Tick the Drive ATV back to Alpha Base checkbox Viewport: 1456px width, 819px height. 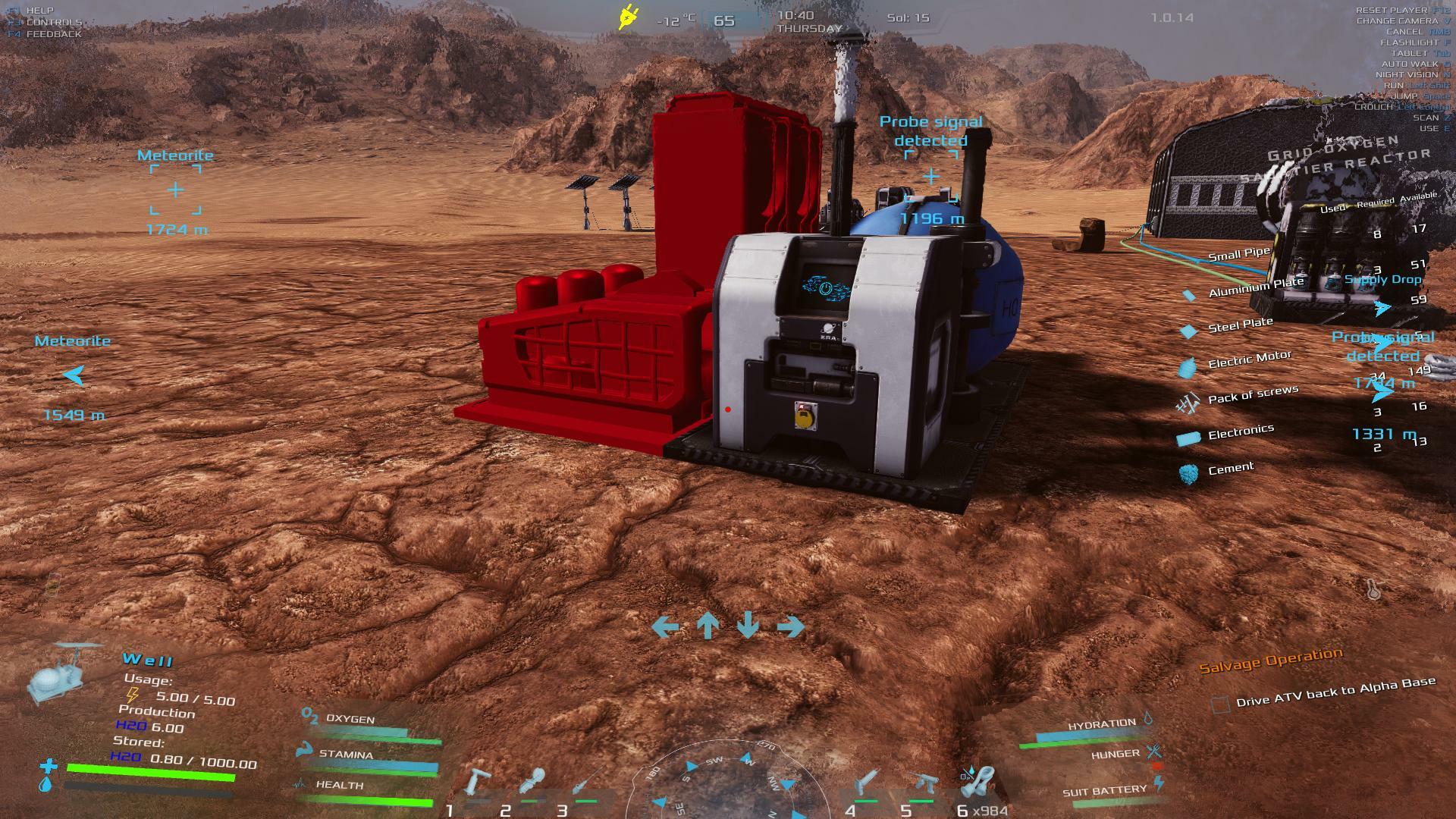[x=1220, y=705]
